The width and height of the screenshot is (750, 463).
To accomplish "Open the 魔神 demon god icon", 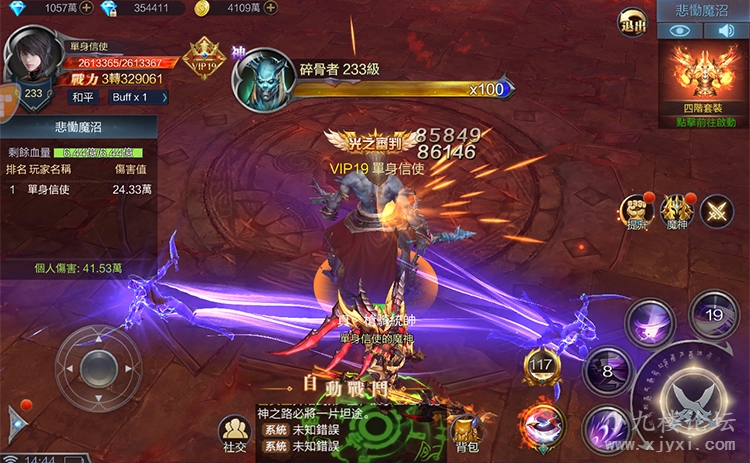I will tap(676, 210).
